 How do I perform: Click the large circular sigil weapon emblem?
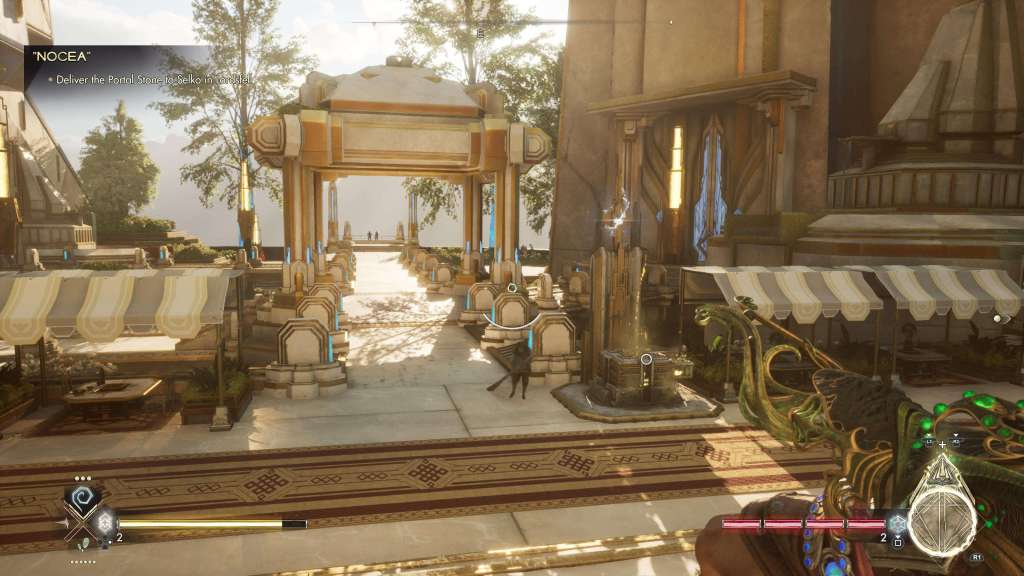point(942,519)
